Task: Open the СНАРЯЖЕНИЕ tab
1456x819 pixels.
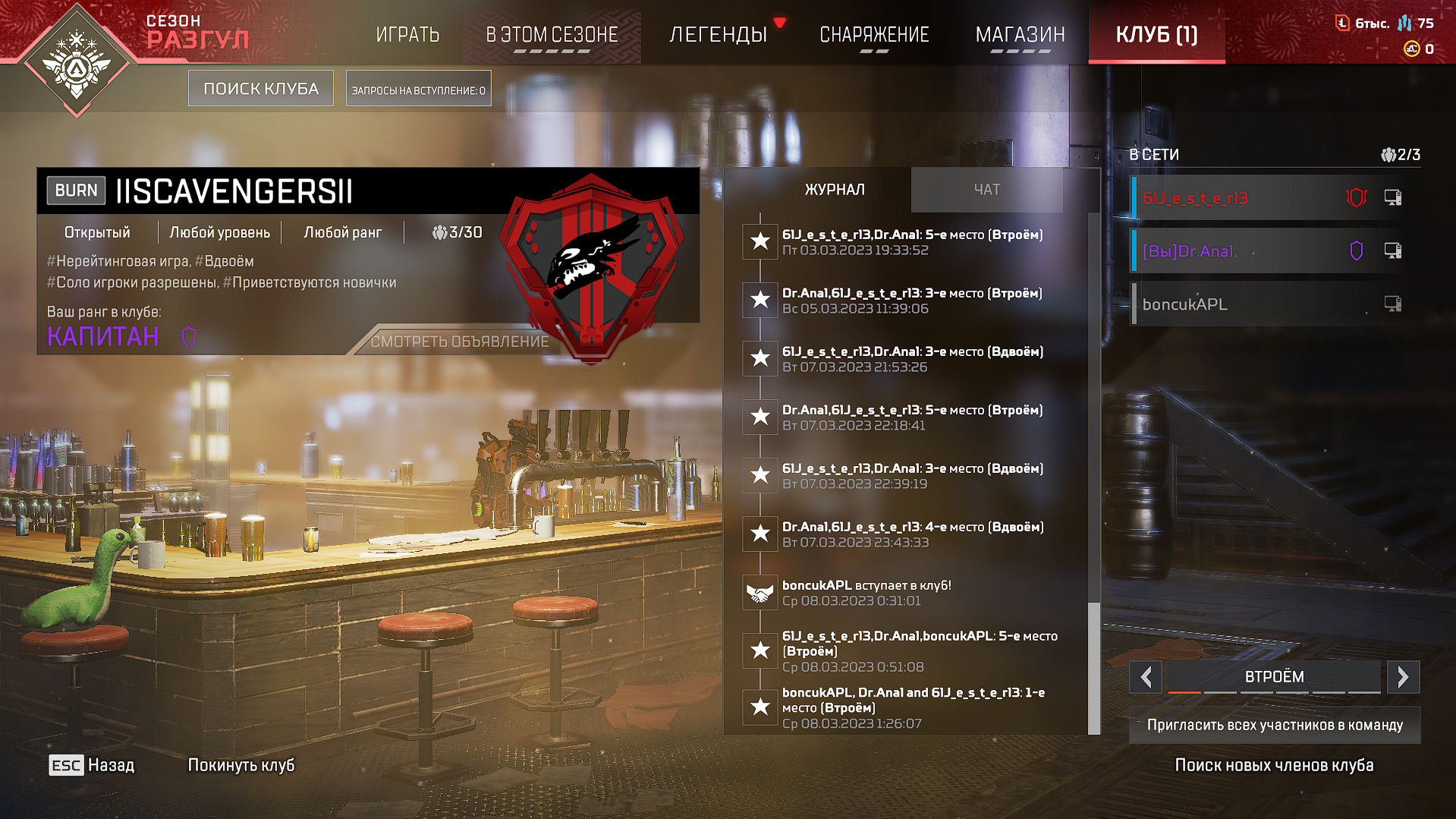Action: click(874, 35)
